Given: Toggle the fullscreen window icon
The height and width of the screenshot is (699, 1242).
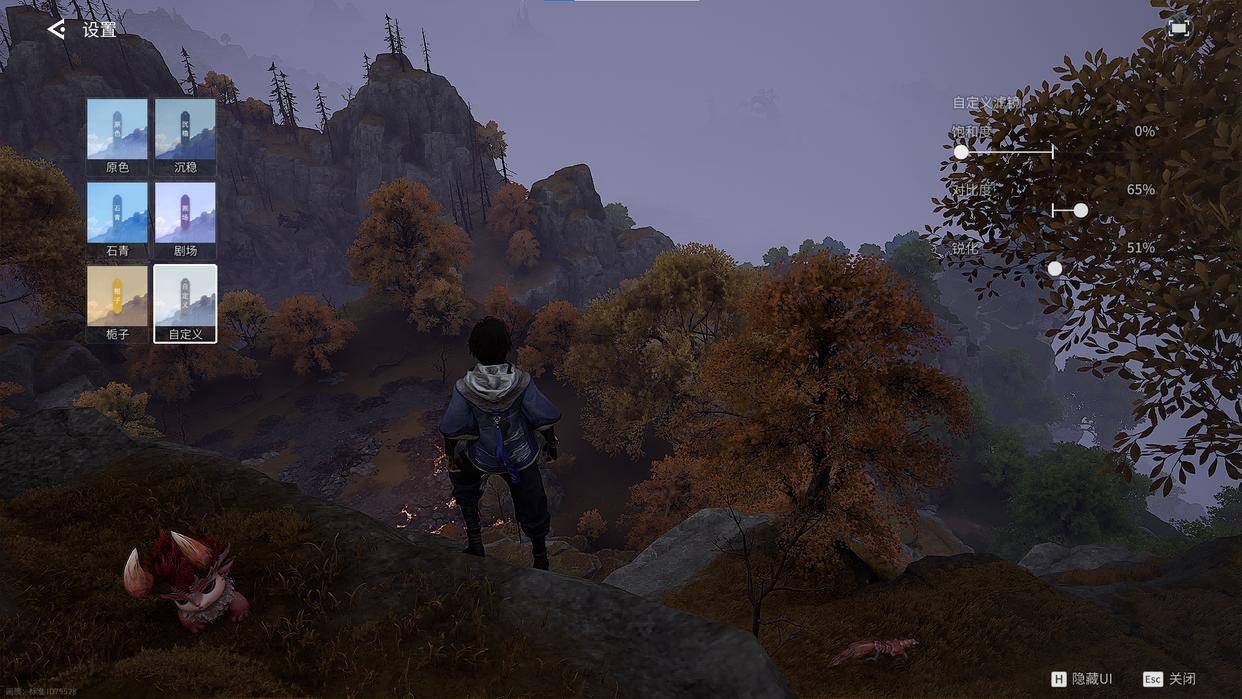Looking at the screenshot, I should [1178, 29].
